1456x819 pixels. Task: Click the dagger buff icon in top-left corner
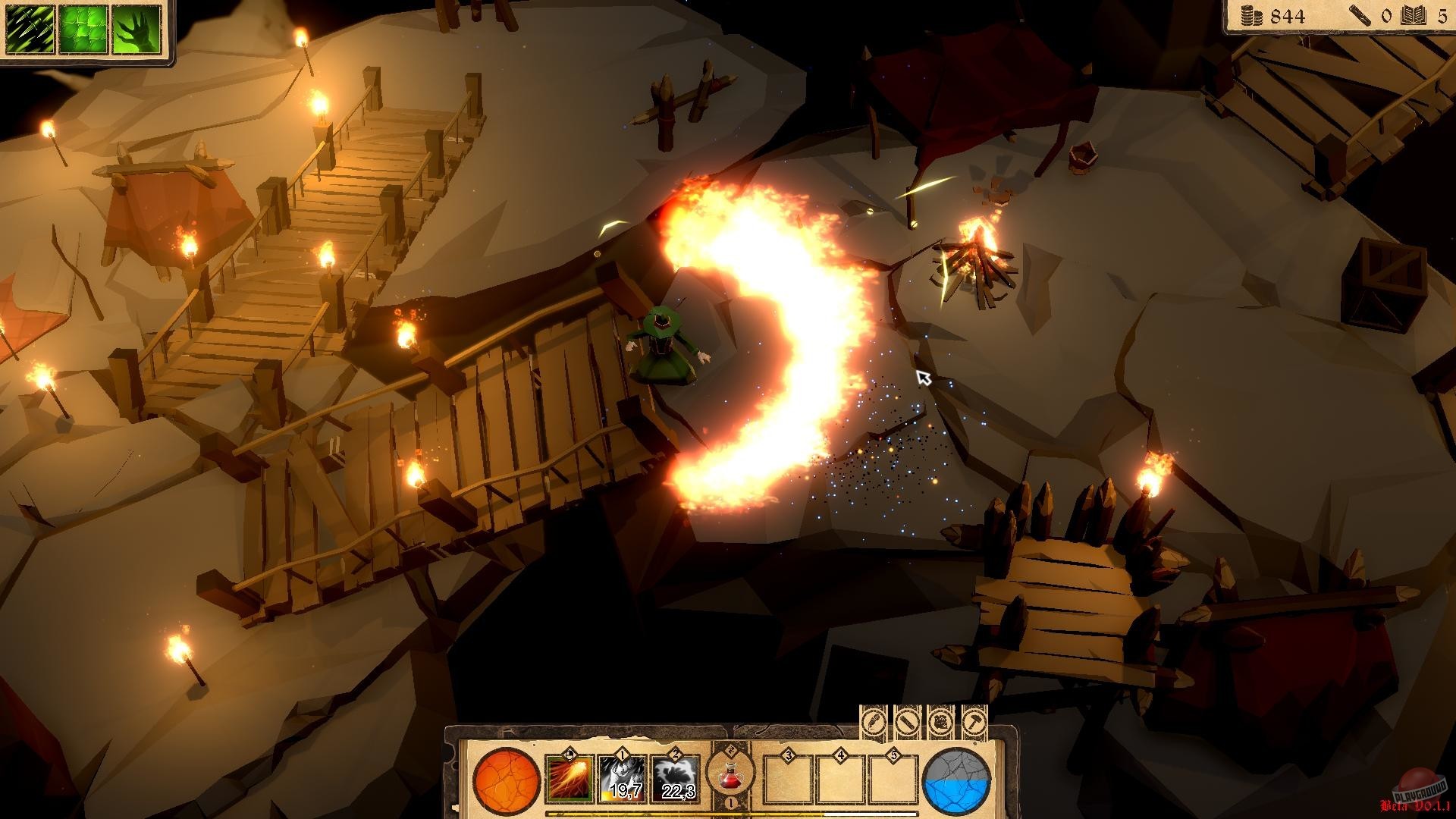coord(29,30)
